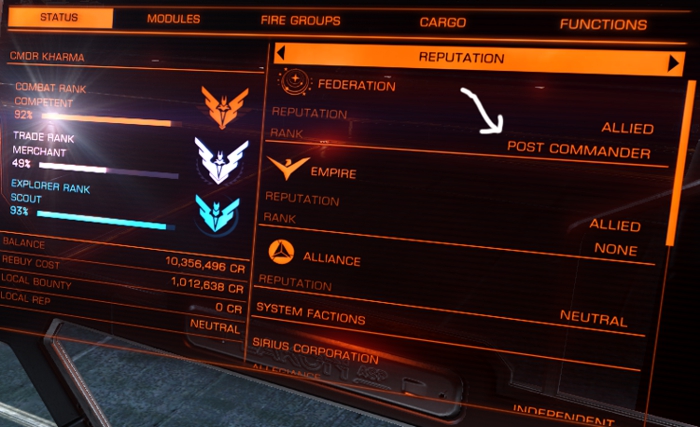Select the Cargo tab
Viewport: 700px width, 427px height.
pos(442,21)
